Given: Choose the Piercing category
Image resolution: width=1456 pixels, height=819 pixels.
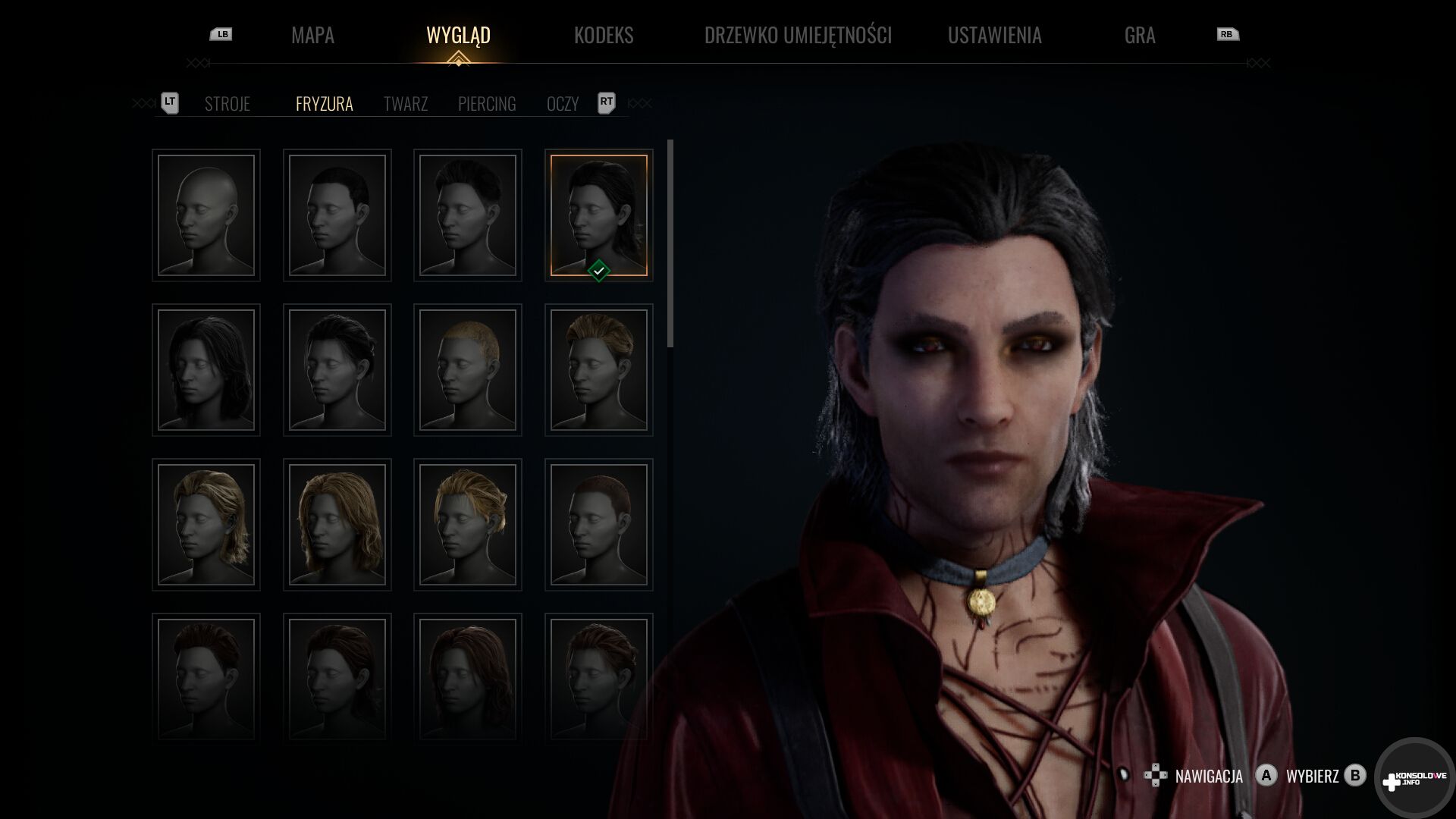Looking at the screenshot, I should [487, 104].
